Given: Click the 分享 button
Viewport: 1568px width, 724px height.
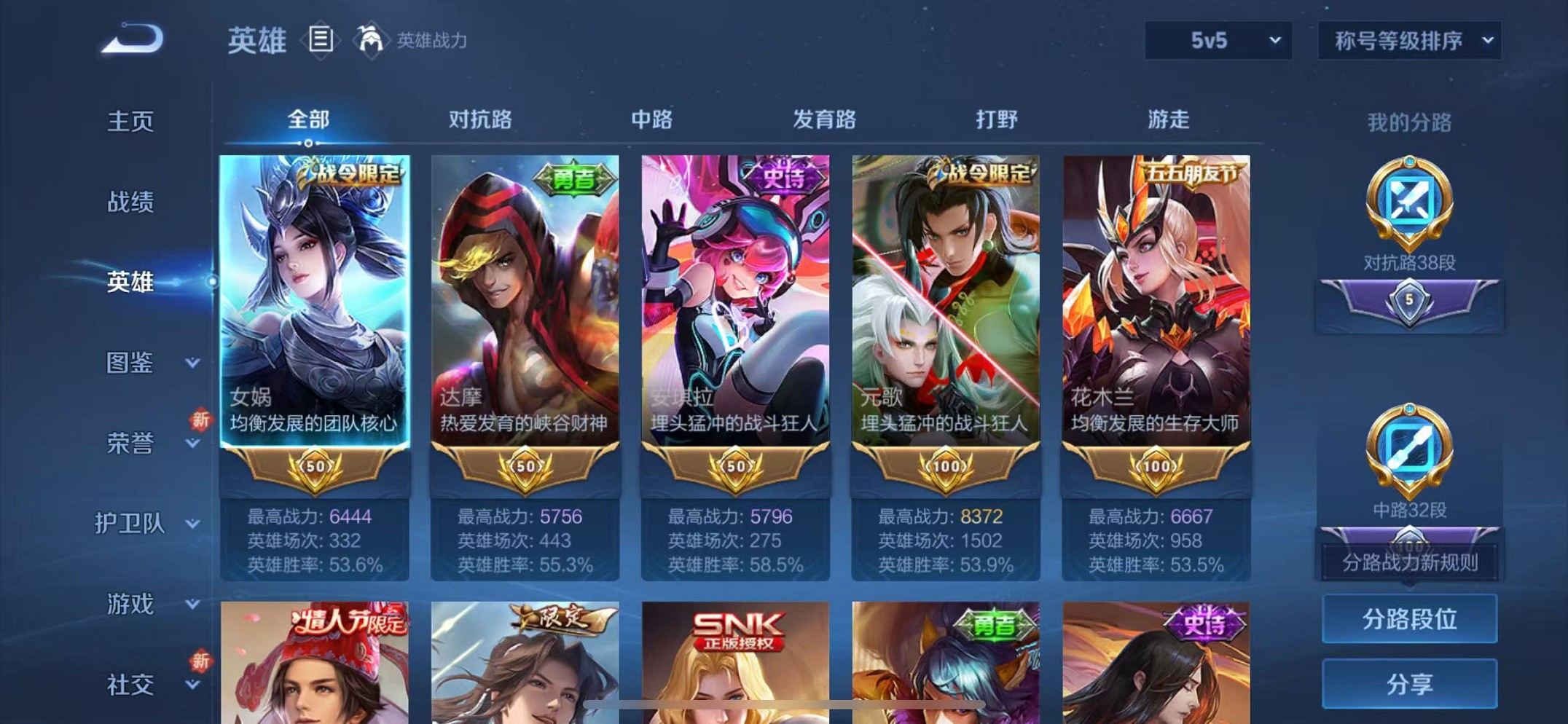Looking at the screenshot, I should (1408, 682).
